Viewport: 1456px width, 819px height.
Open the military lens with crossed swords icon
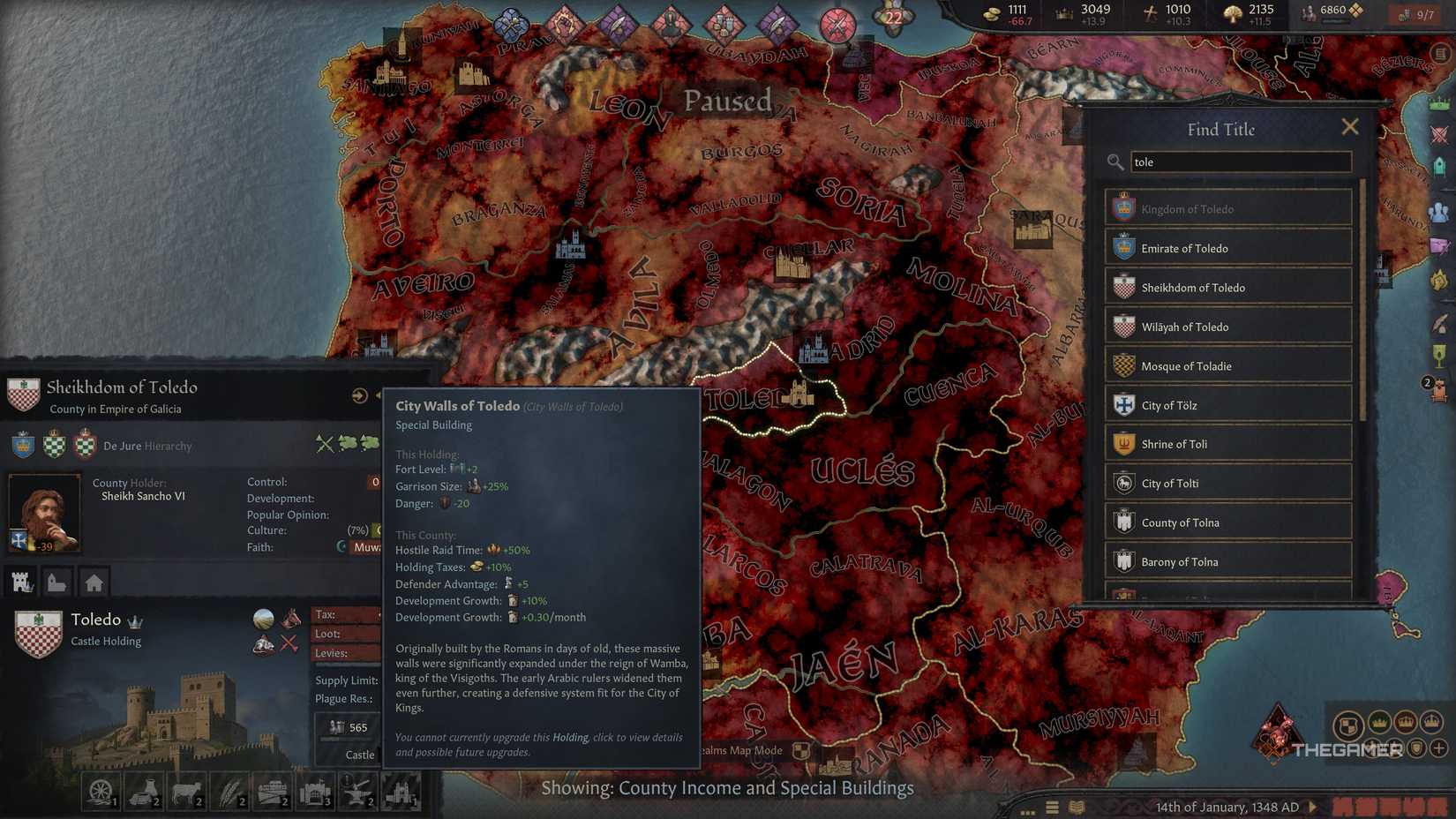point(1441,134)
